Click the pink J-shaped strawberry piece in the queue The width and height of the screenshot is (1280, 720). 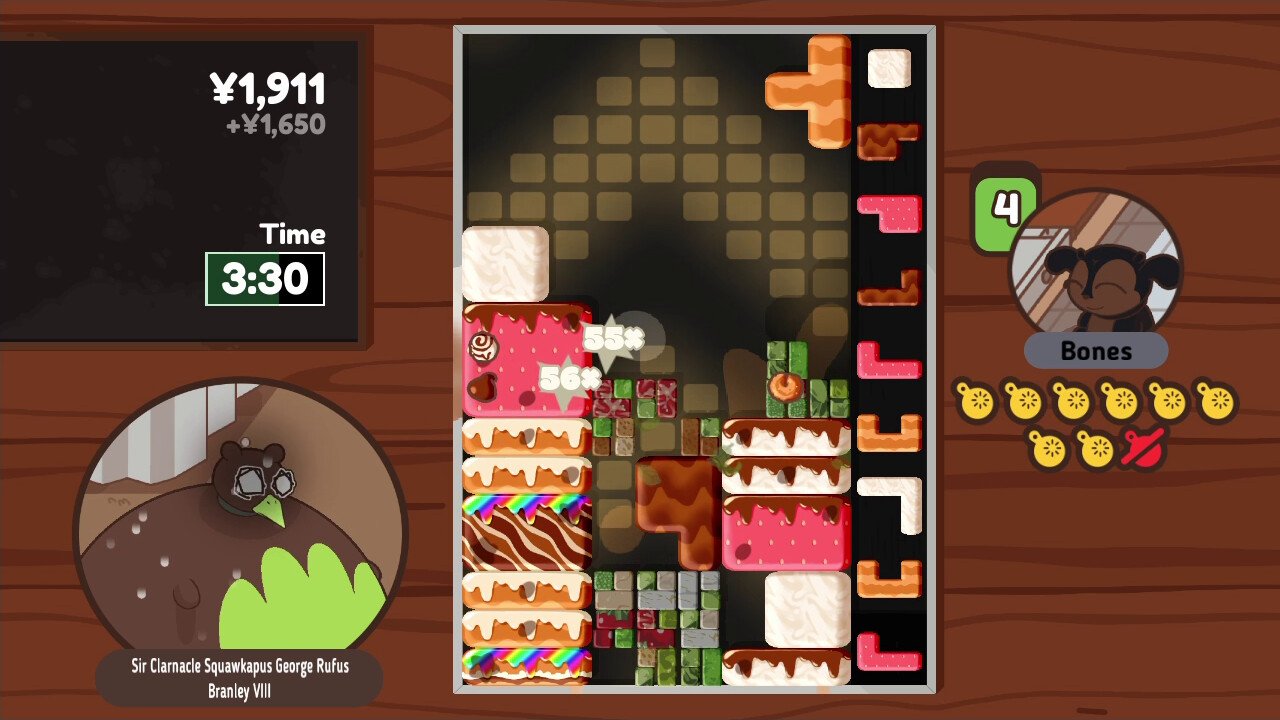coord(888,215)
